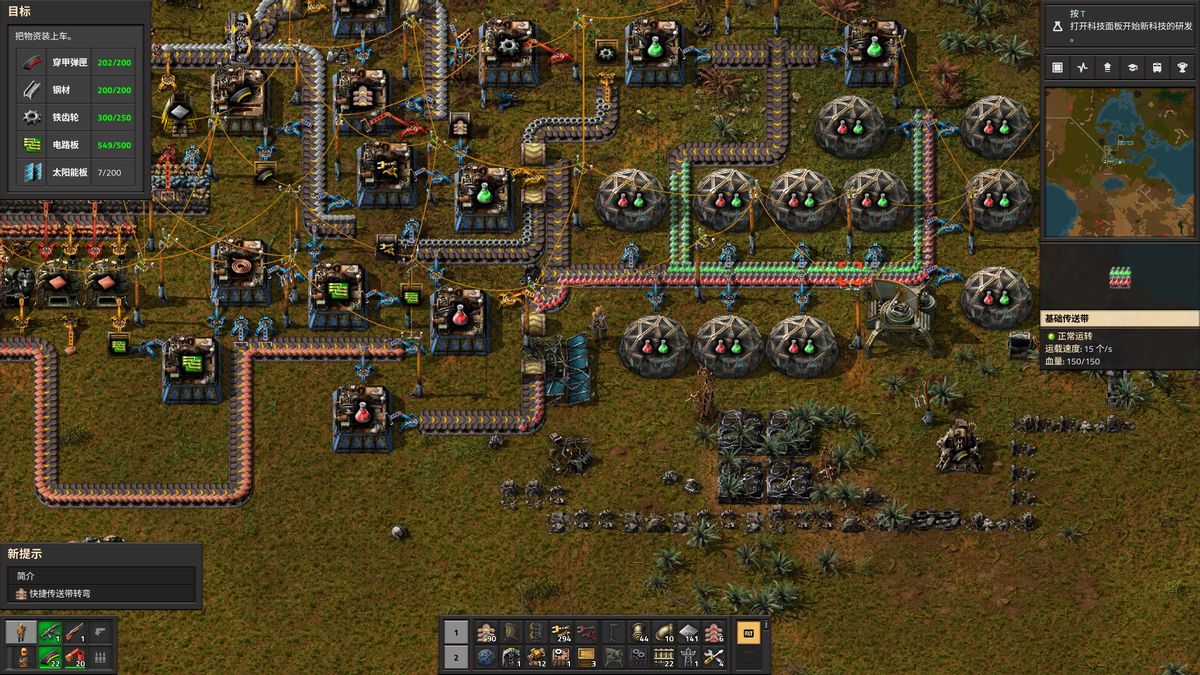Screen dimensions: 1200x675
Task: Open the quick belt turning tip entry
Action: point(100,594)
